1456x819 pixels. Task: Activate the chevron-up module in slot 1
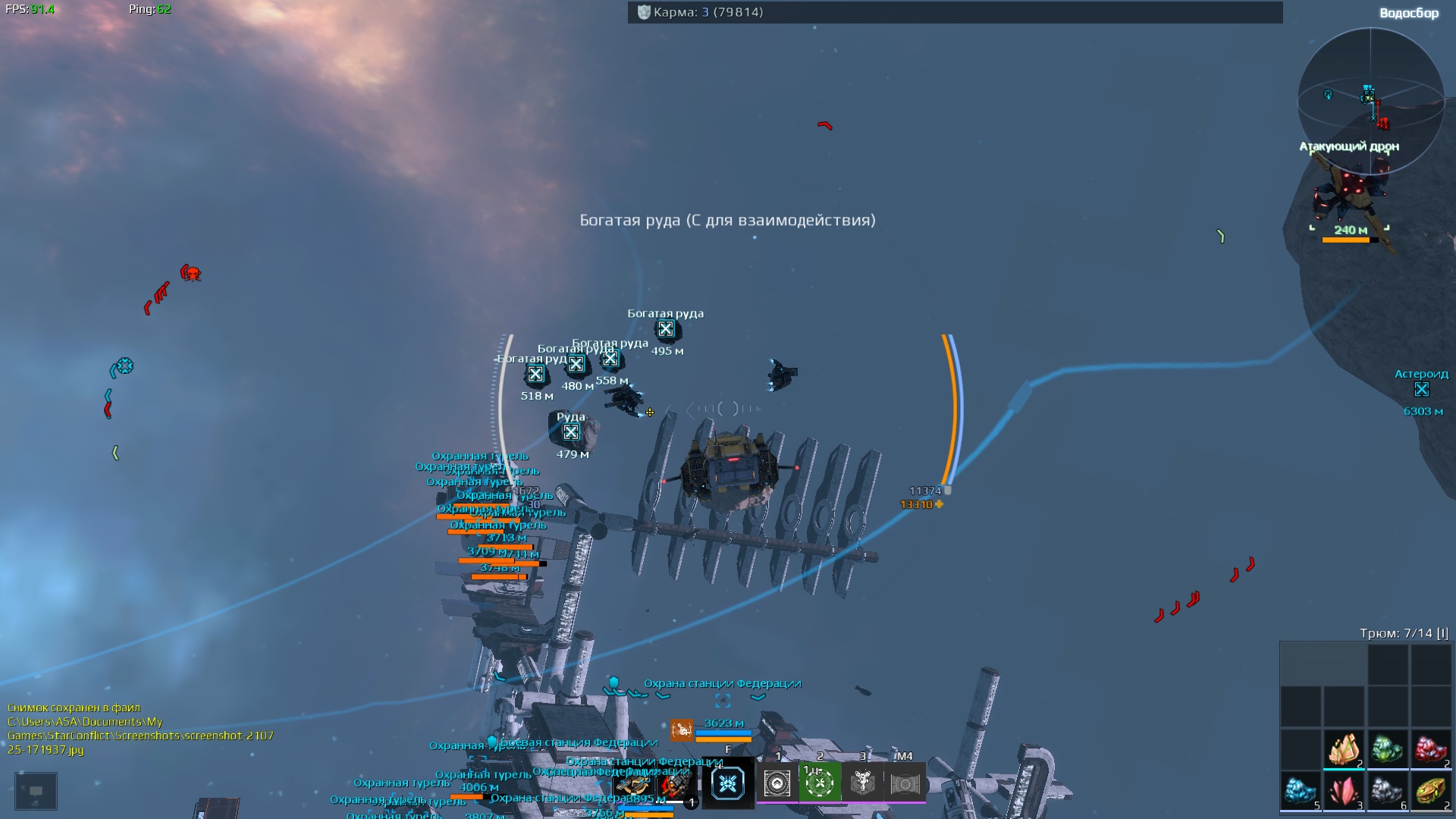click(777, 783)
